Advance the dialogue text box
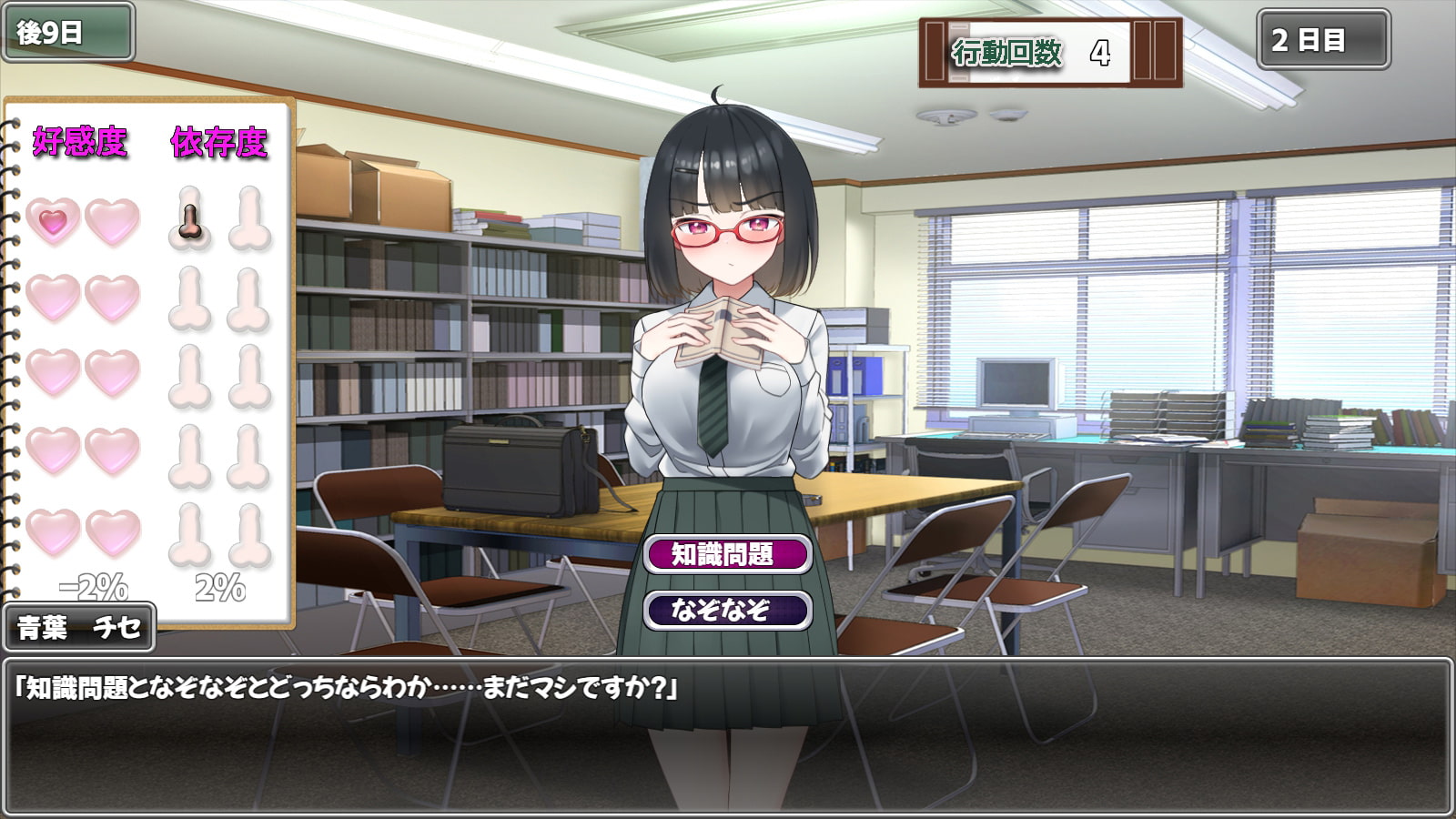The image size is (1456, 819). coord(726,735)
